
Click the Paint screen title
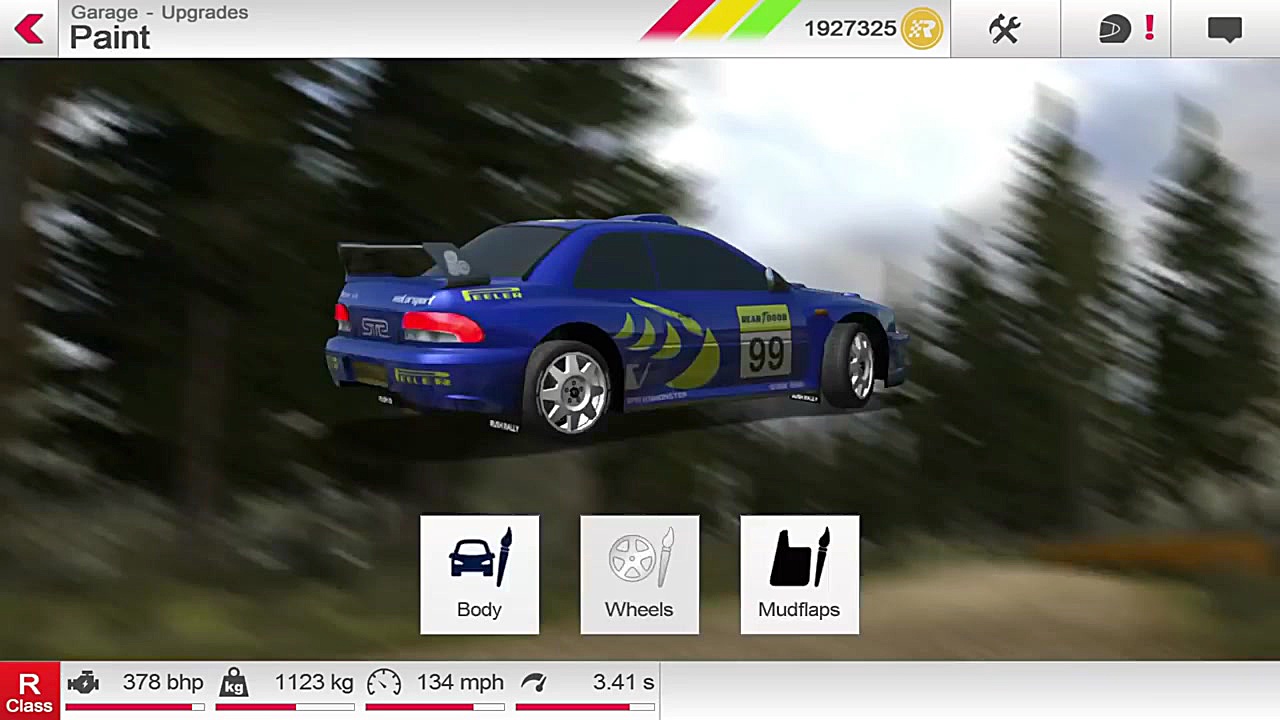(x=110, y=38)
